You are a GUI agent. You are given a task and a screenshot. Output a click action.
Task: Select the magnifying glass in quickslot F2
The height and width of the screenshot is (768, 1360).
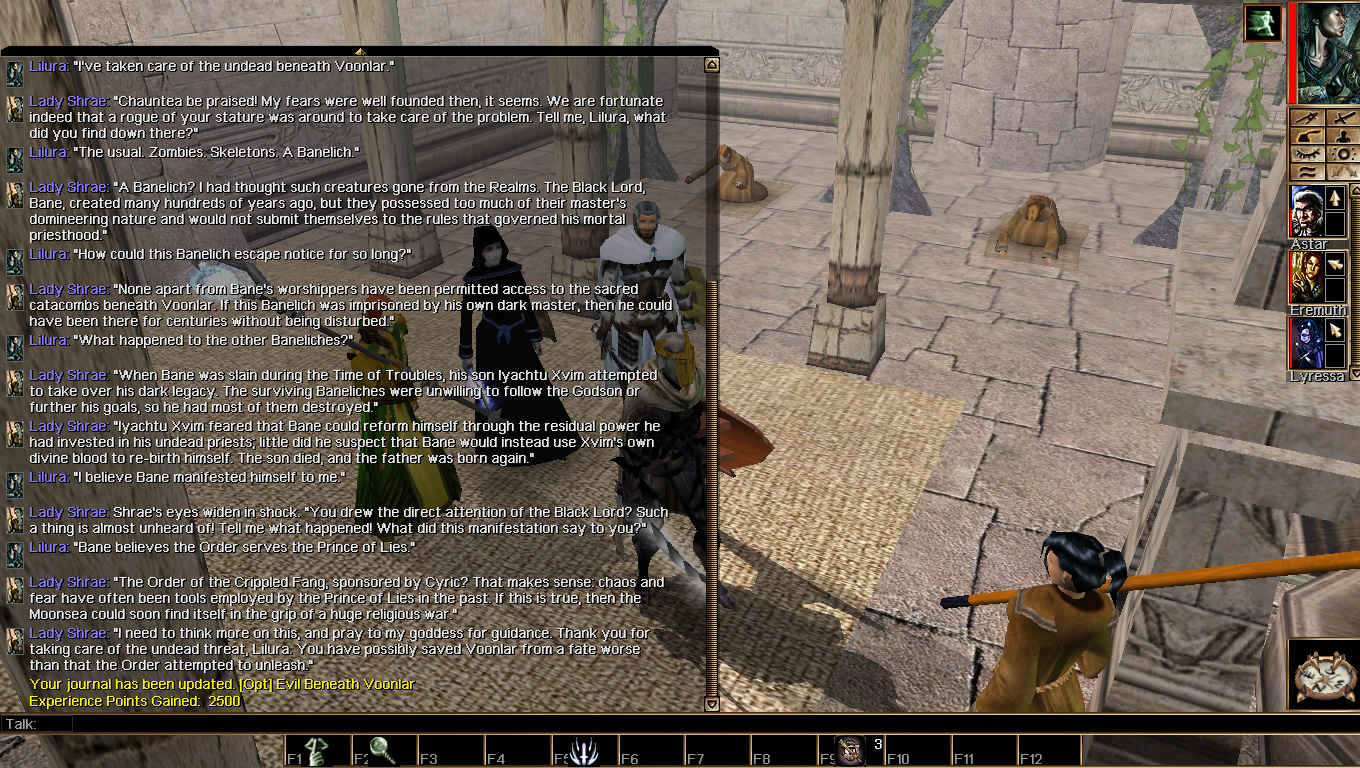tap(384, 750)
